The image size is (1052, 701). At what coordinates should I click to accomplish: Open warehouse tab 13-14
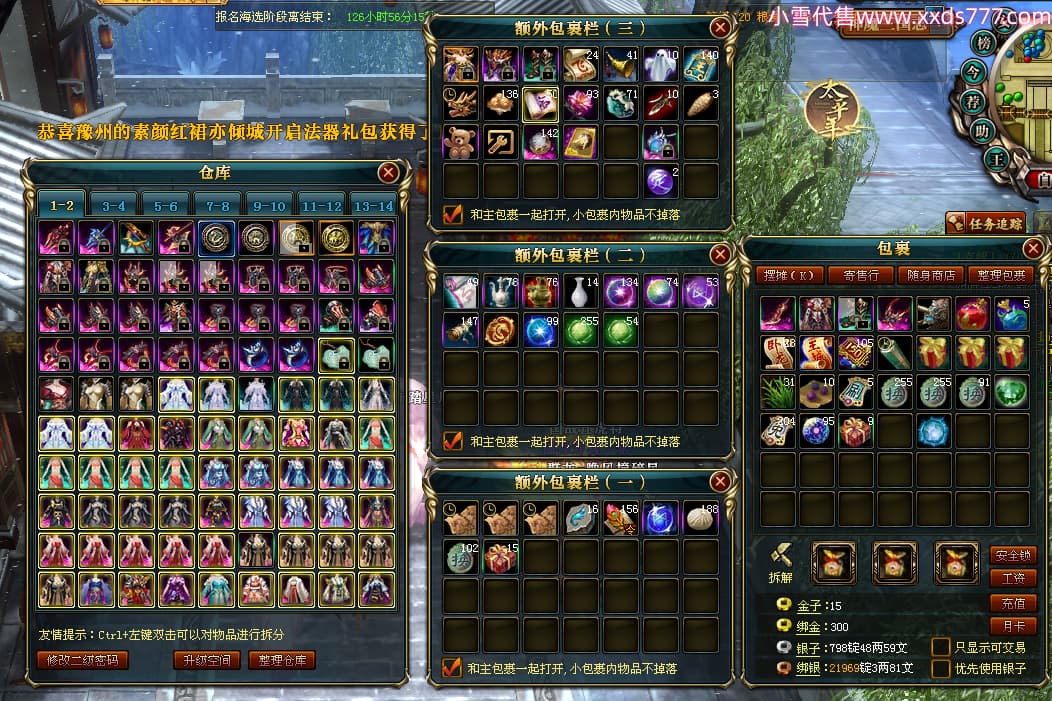373,205
